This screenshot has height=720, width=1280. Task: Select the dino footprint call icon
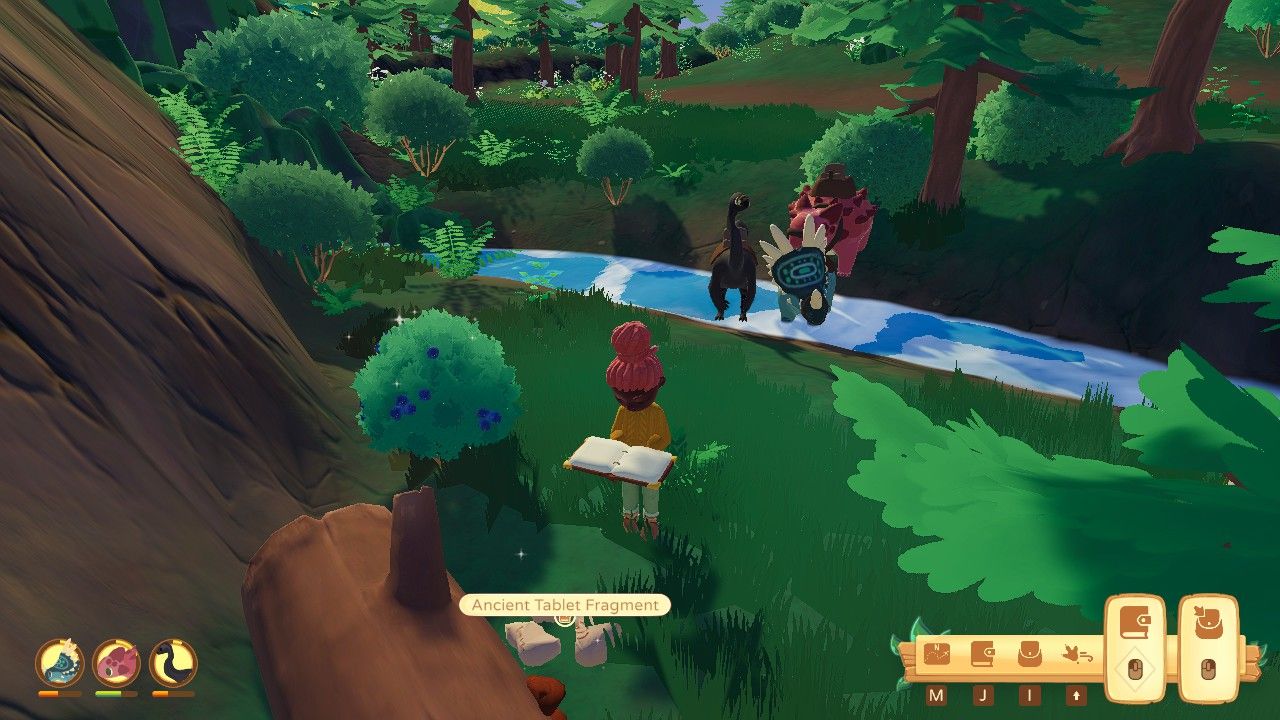tap(1077, 653)
